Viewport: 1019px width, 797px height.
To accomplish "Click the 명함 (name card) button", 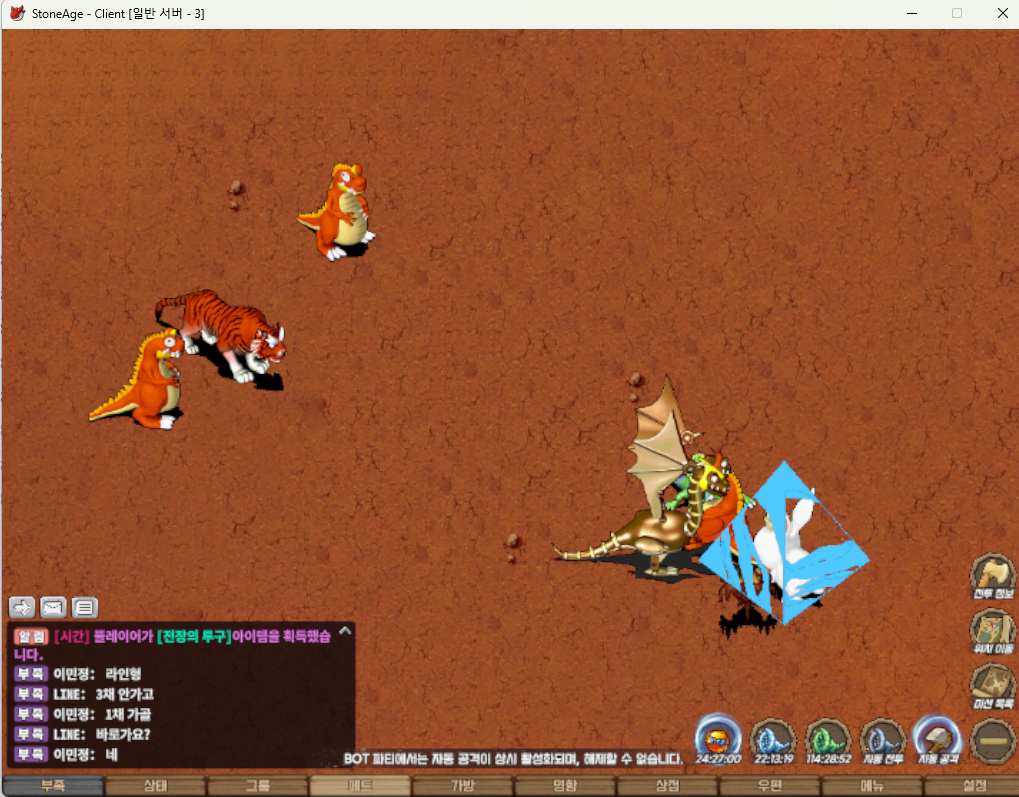I will [565, 786].
